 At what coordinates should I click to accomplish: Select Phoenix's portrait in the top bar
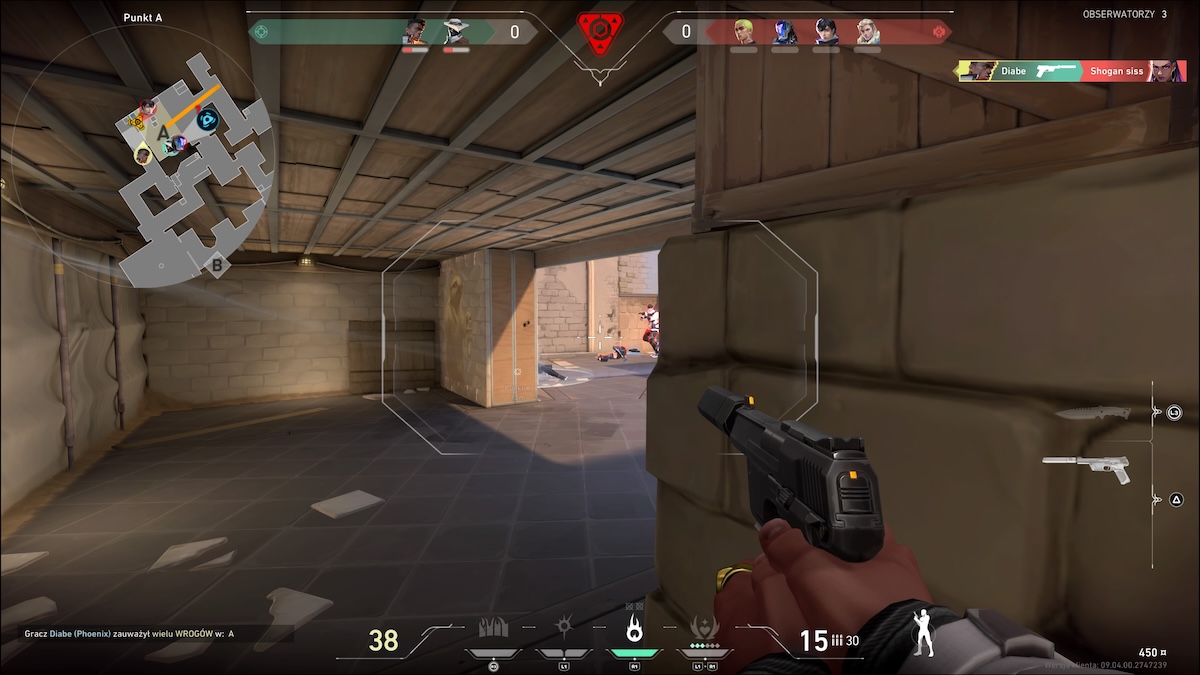[x=415, y=32]
